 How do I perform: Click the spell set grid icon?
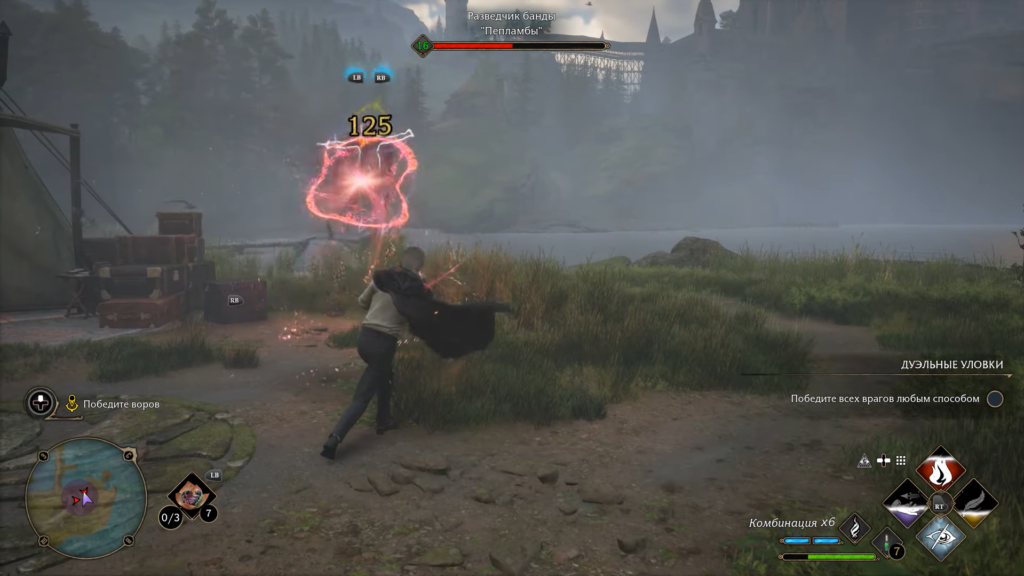tap(900, 461)
